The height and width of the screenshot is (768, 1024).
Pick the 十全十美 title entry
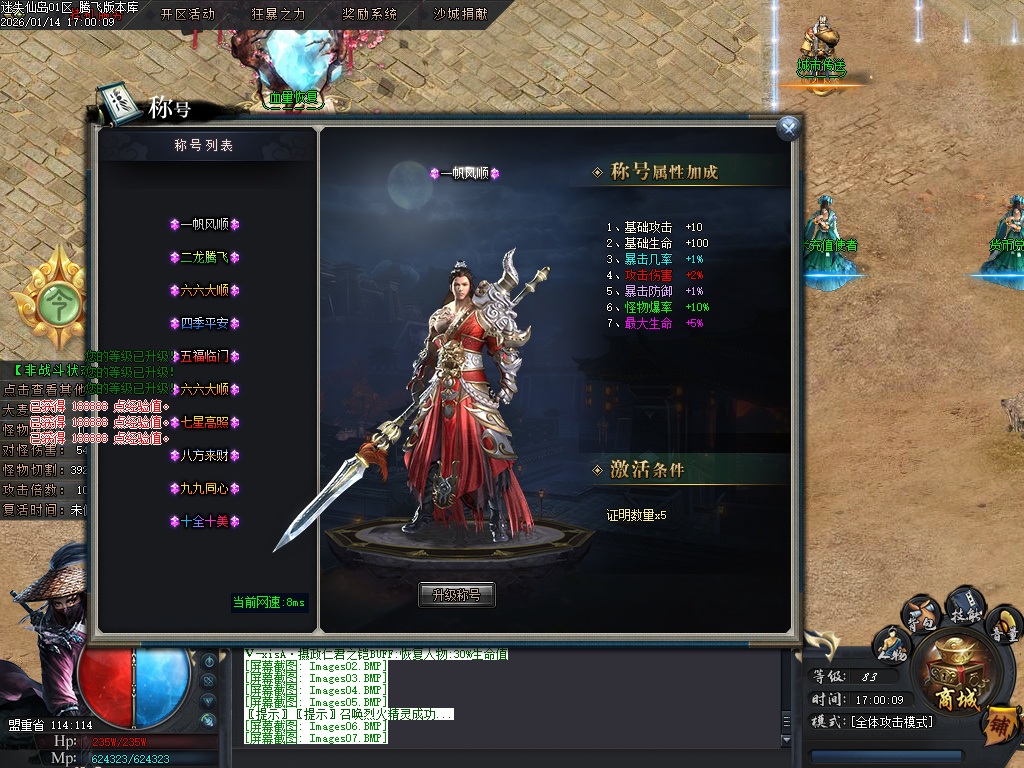[x=204, y=521]
